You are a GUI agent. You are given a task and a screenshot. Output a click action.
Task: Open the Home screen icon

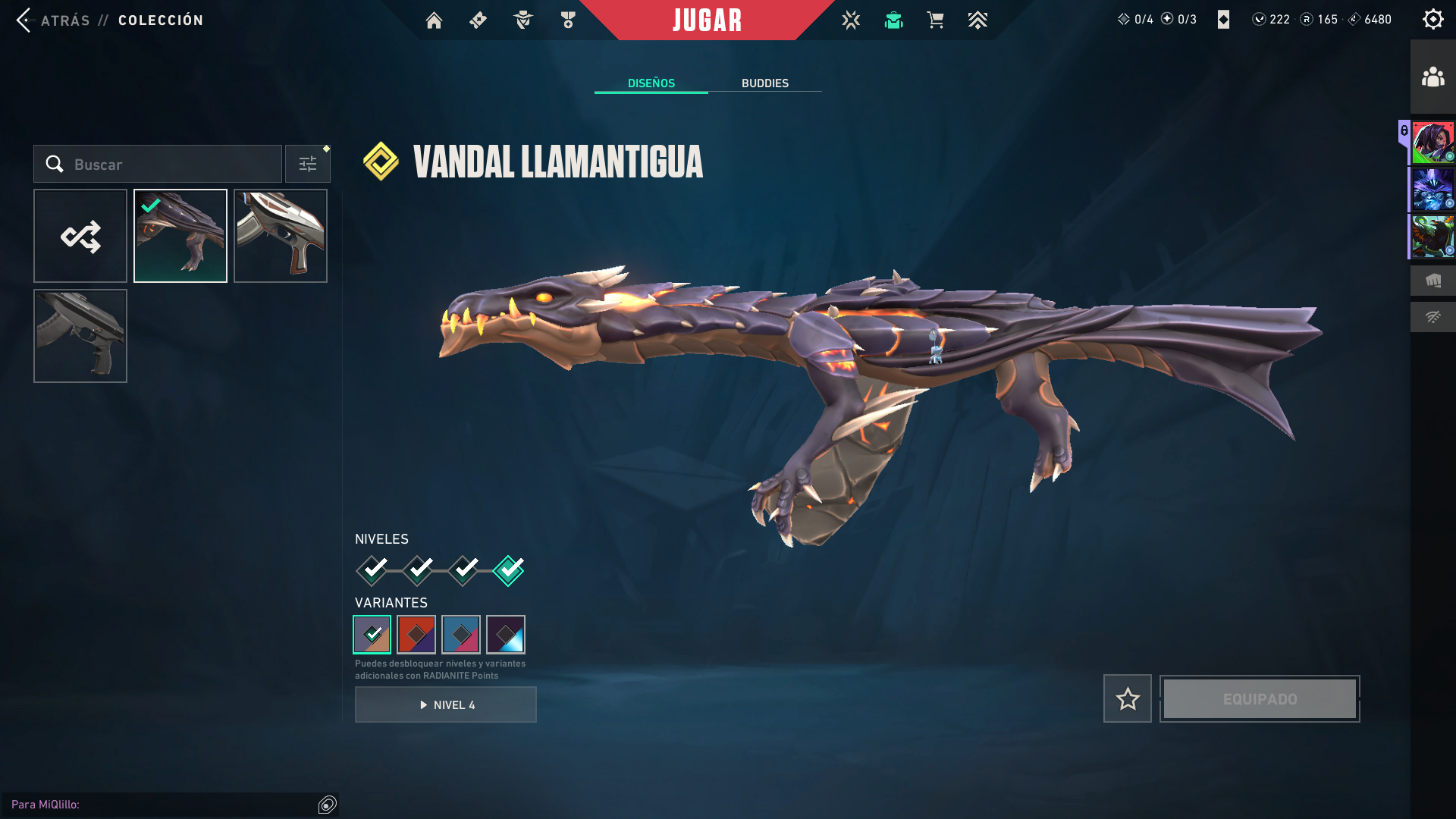click(x=434, y=20)
